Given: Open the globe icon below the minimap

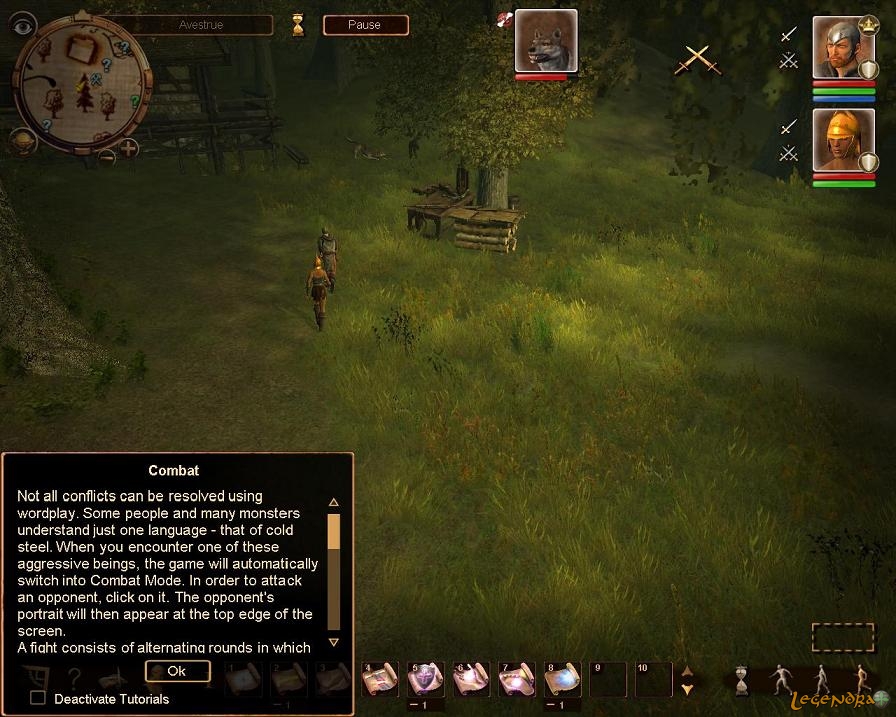Looking at the screenshot, I should pos(23,141).
